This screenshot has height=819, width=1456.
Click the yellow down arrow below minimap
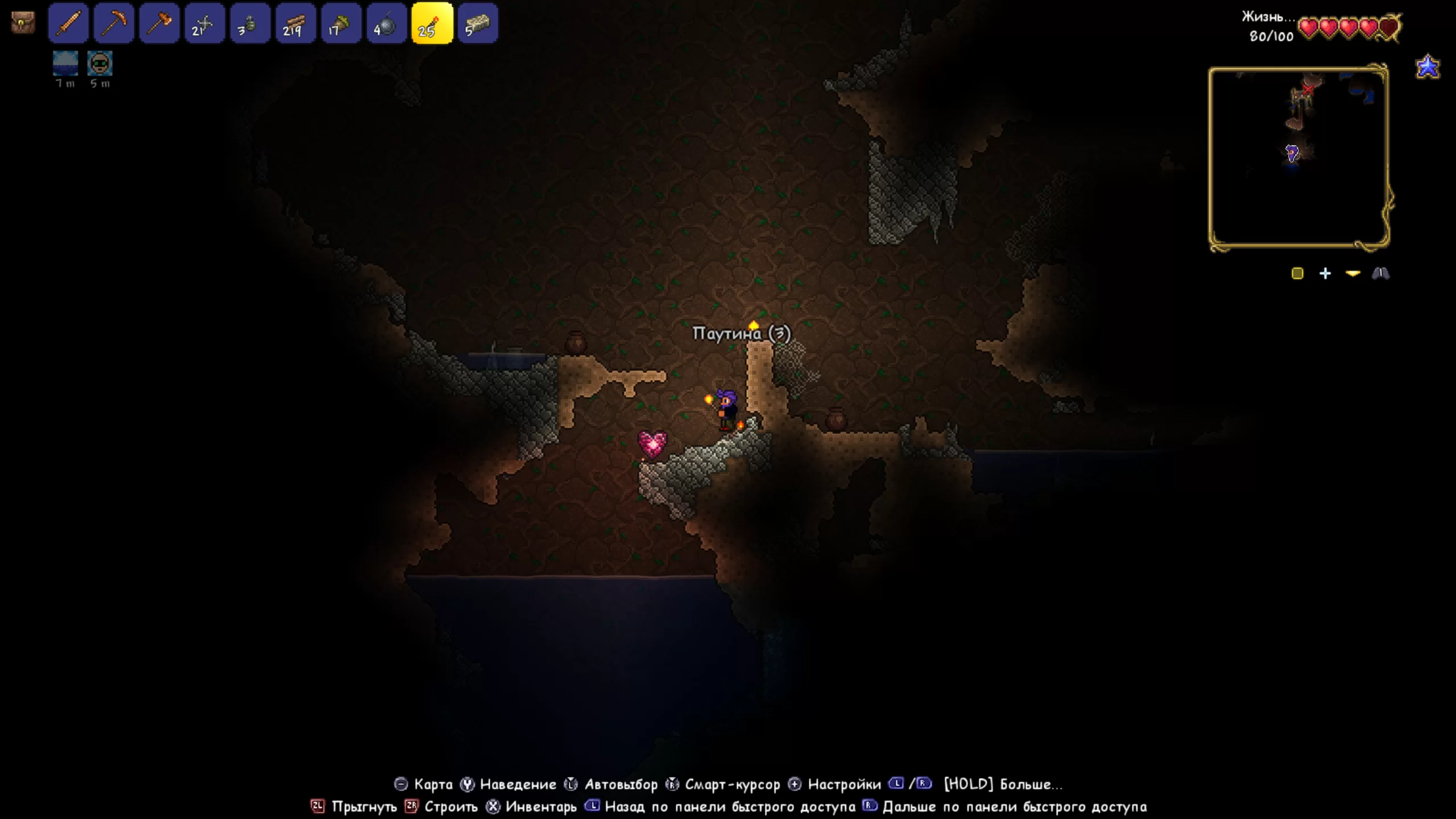1353,274
